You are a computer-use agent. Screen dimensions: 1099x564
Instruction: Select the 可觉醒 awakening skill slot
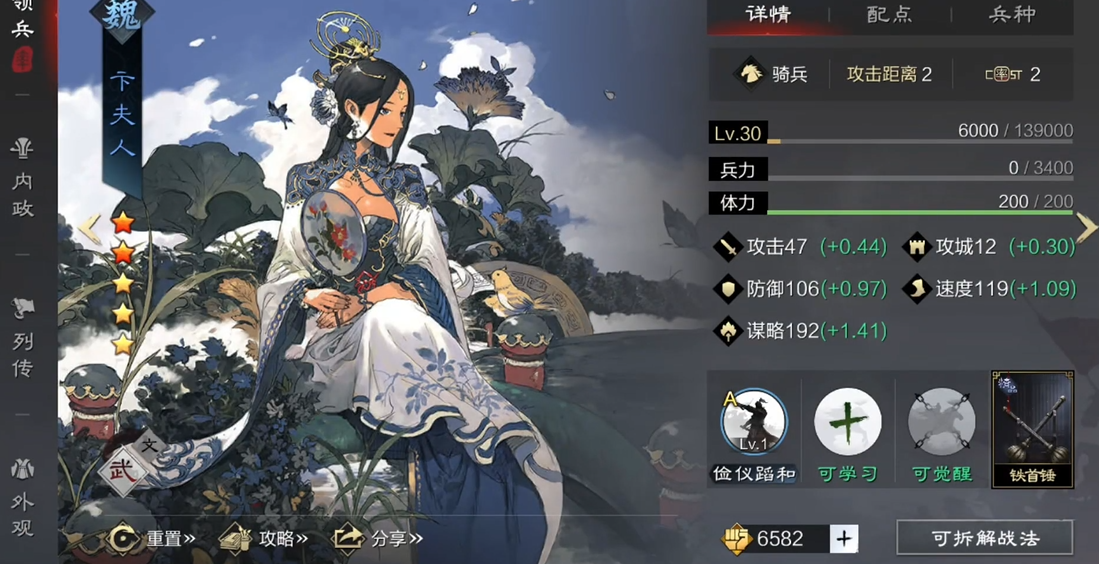[941, 423]
